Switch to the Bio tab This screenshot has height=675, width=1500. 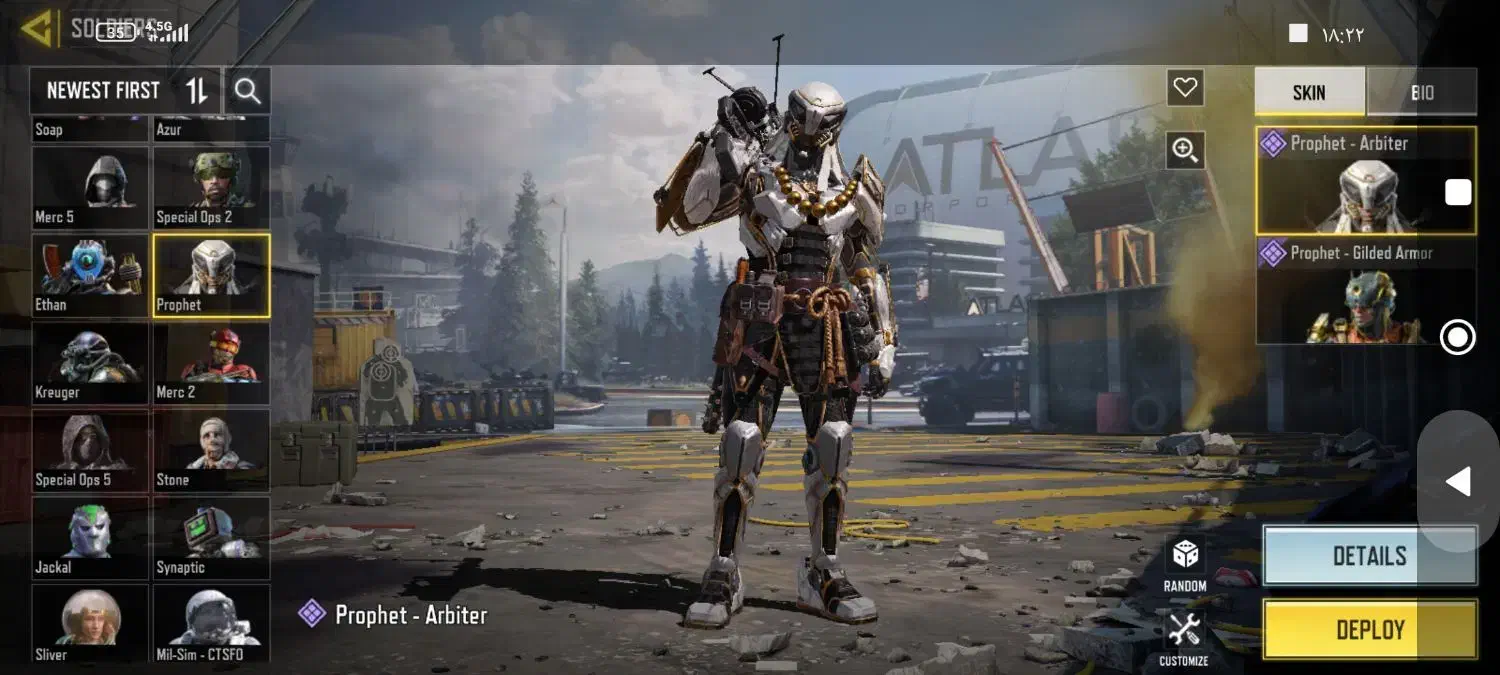[x=1421, y=92]
